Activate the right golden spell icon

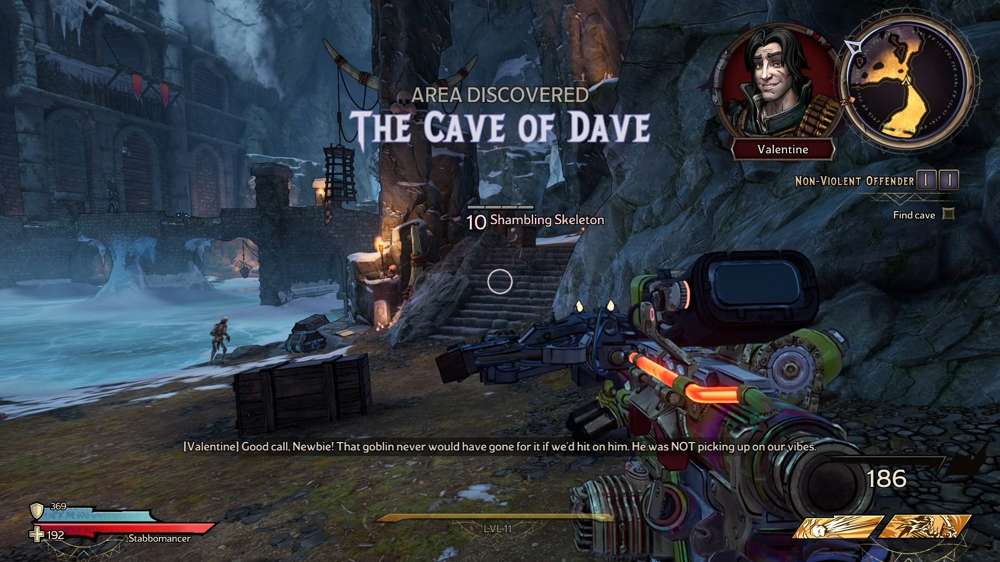click(x=924, y=527)
